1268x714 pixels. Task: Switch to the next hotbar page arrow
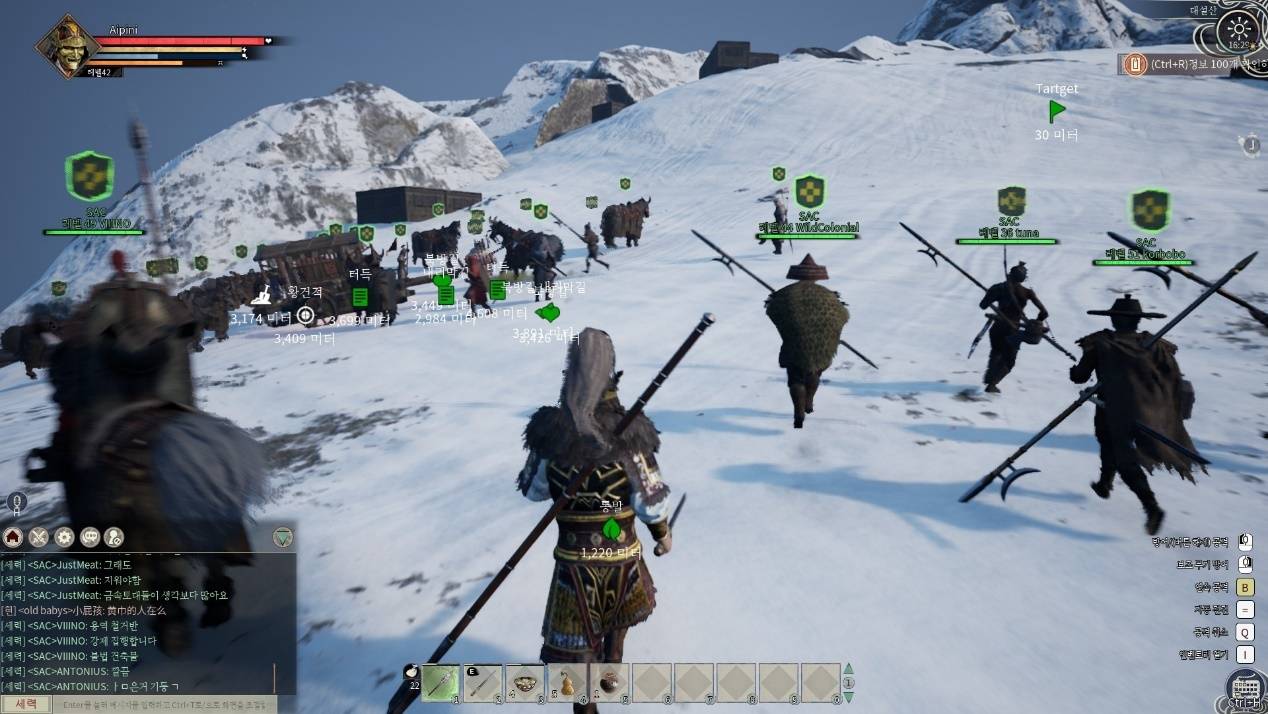849,695
